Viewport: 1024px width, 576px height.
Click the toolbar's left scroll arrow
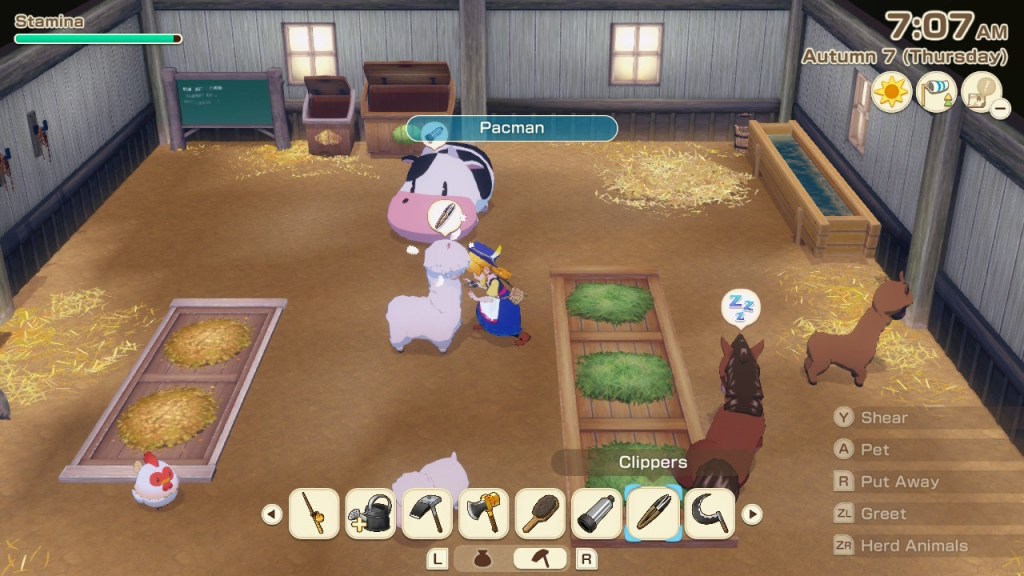271,514
